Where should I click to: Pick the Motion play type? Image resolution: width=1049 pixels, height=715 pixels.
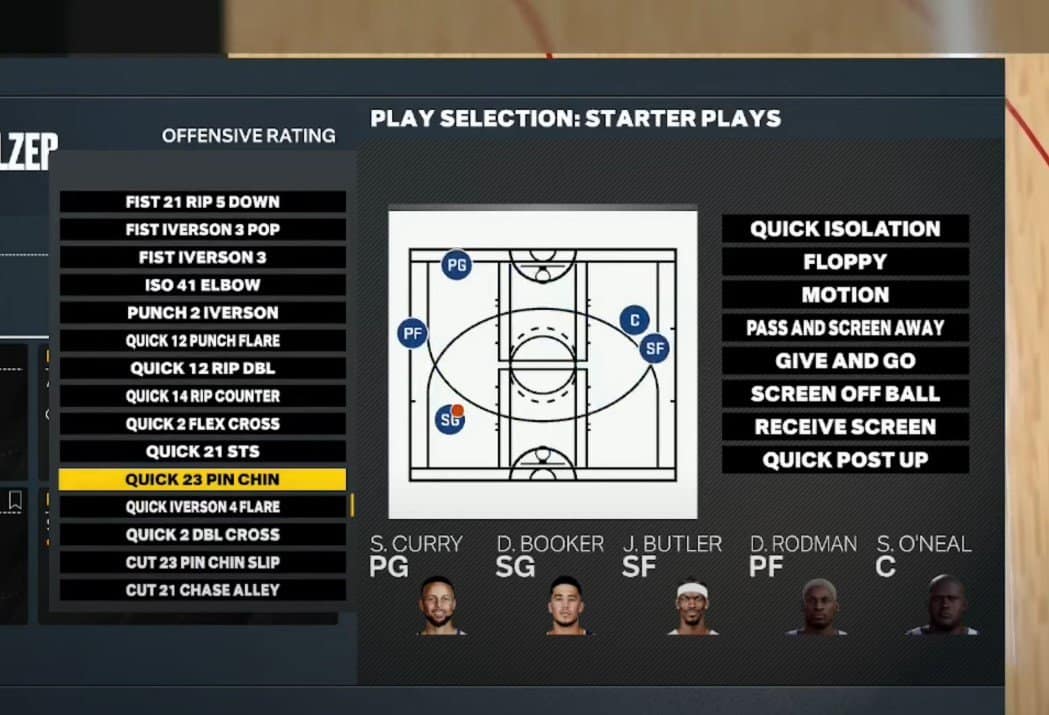point(845,295)
